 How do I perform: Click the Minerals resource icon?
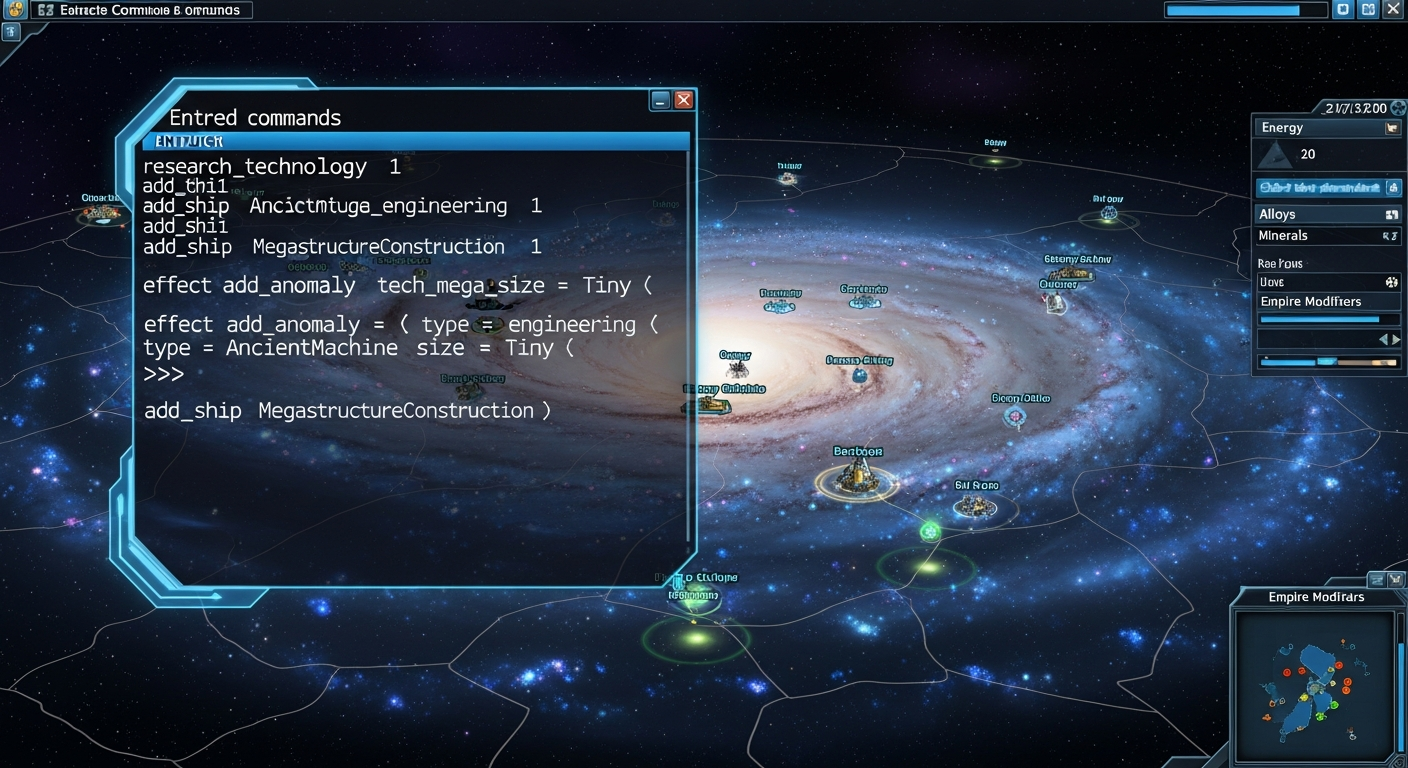1393,236
